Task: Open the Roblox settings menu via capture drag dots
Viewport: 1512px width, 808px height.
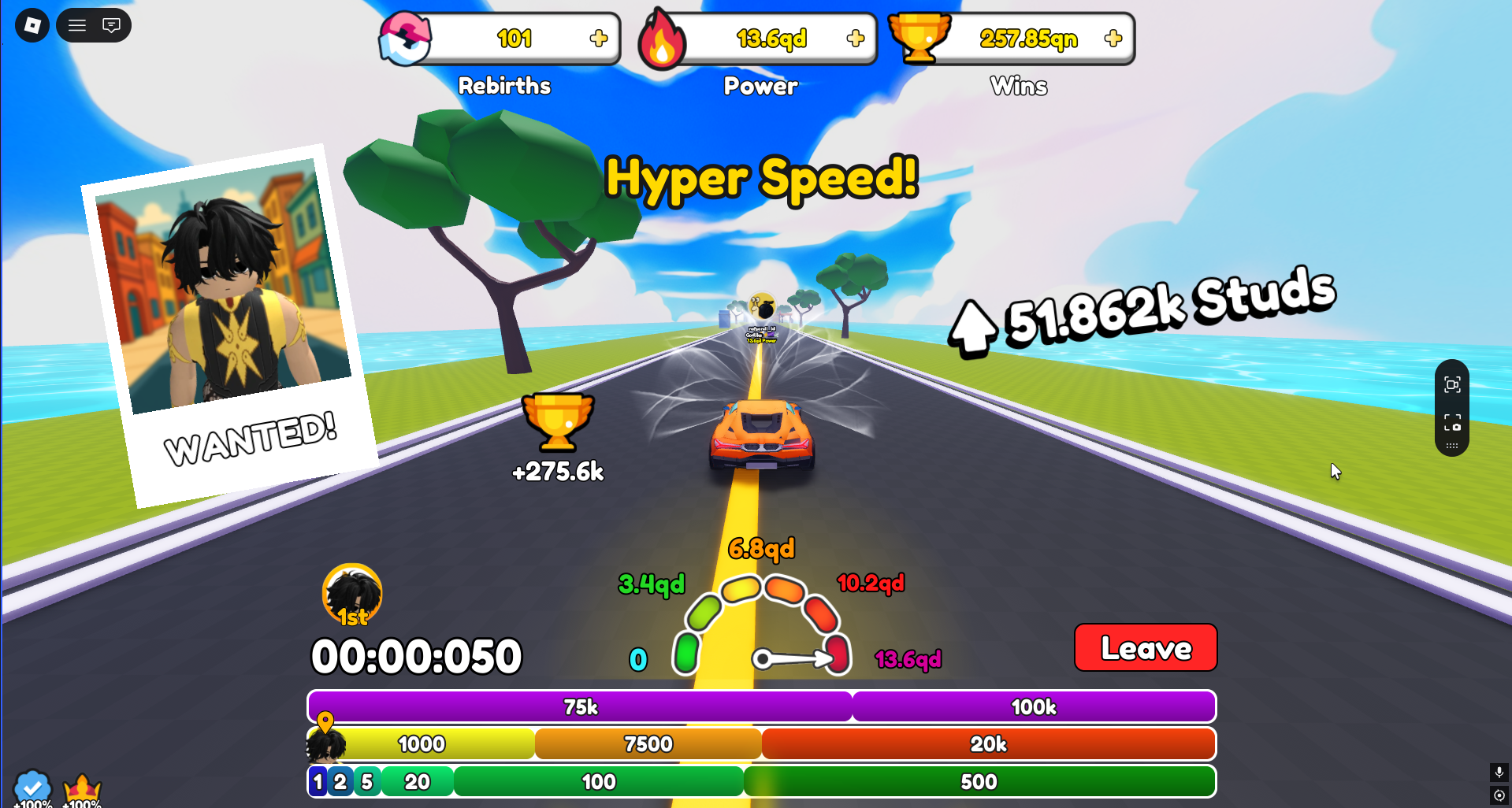Action: (x=1452, y=447)
